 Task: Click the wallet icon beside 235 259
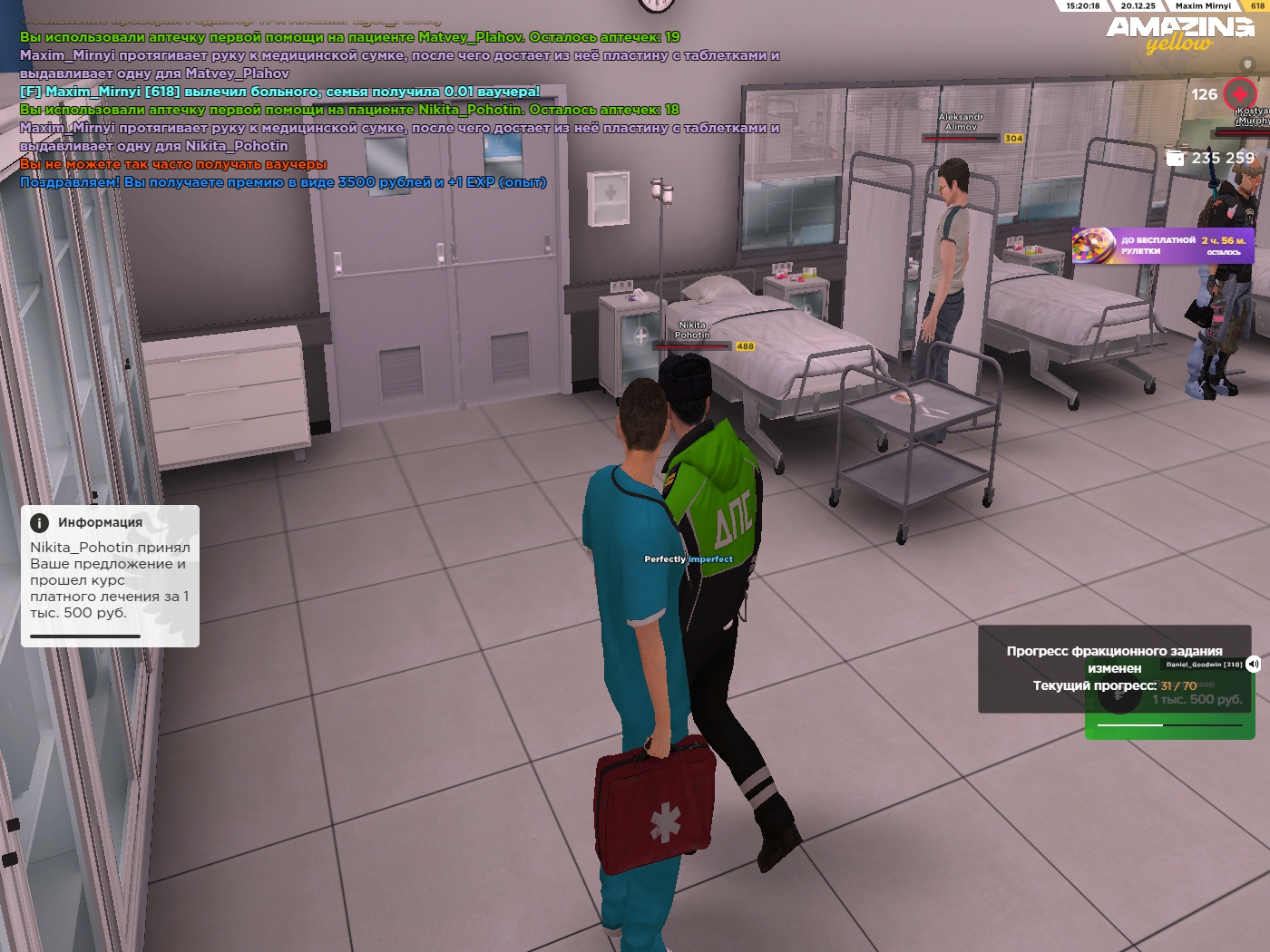click(x=1176, y=158)
